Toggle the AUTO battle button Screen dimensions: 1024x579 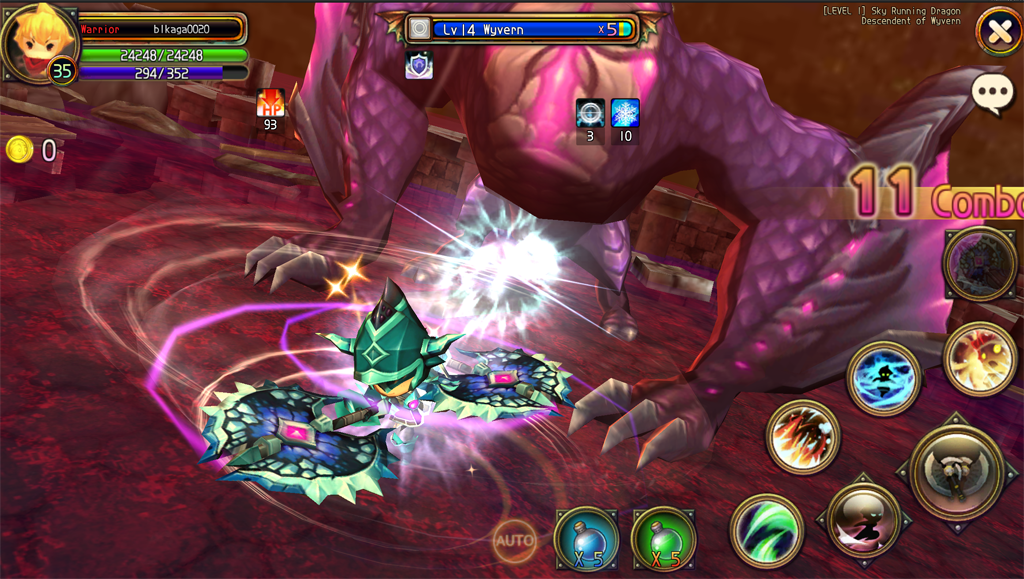click(514, 541)
